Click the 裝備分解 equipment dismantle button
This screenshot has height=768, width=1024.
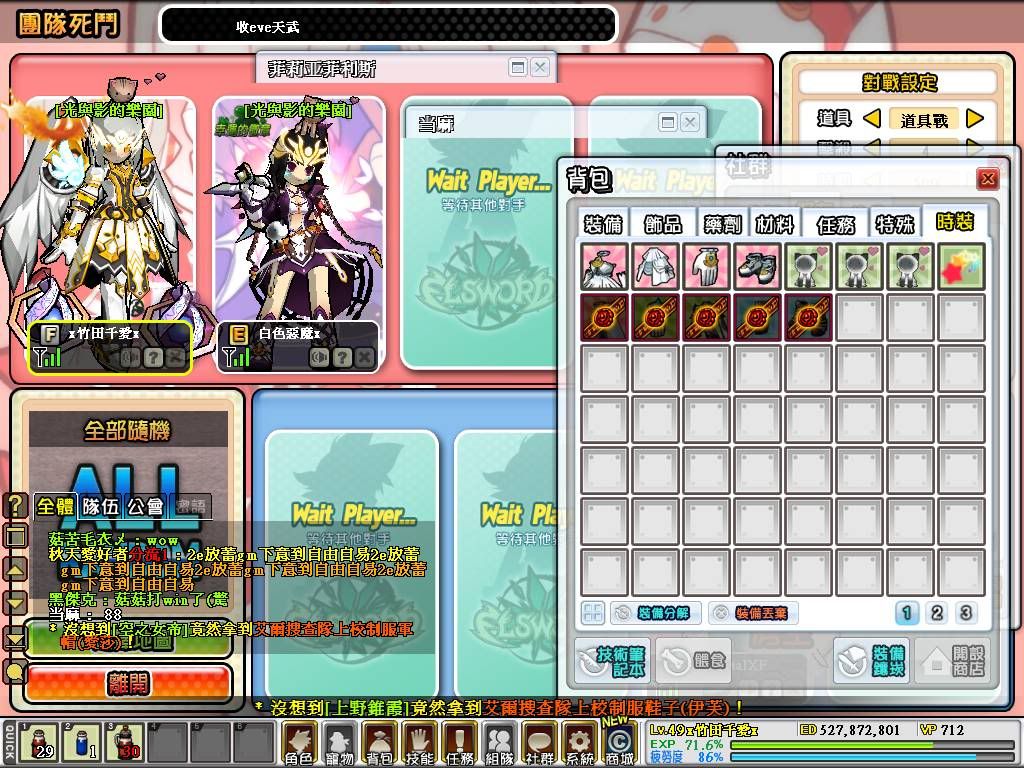point(655,613)
